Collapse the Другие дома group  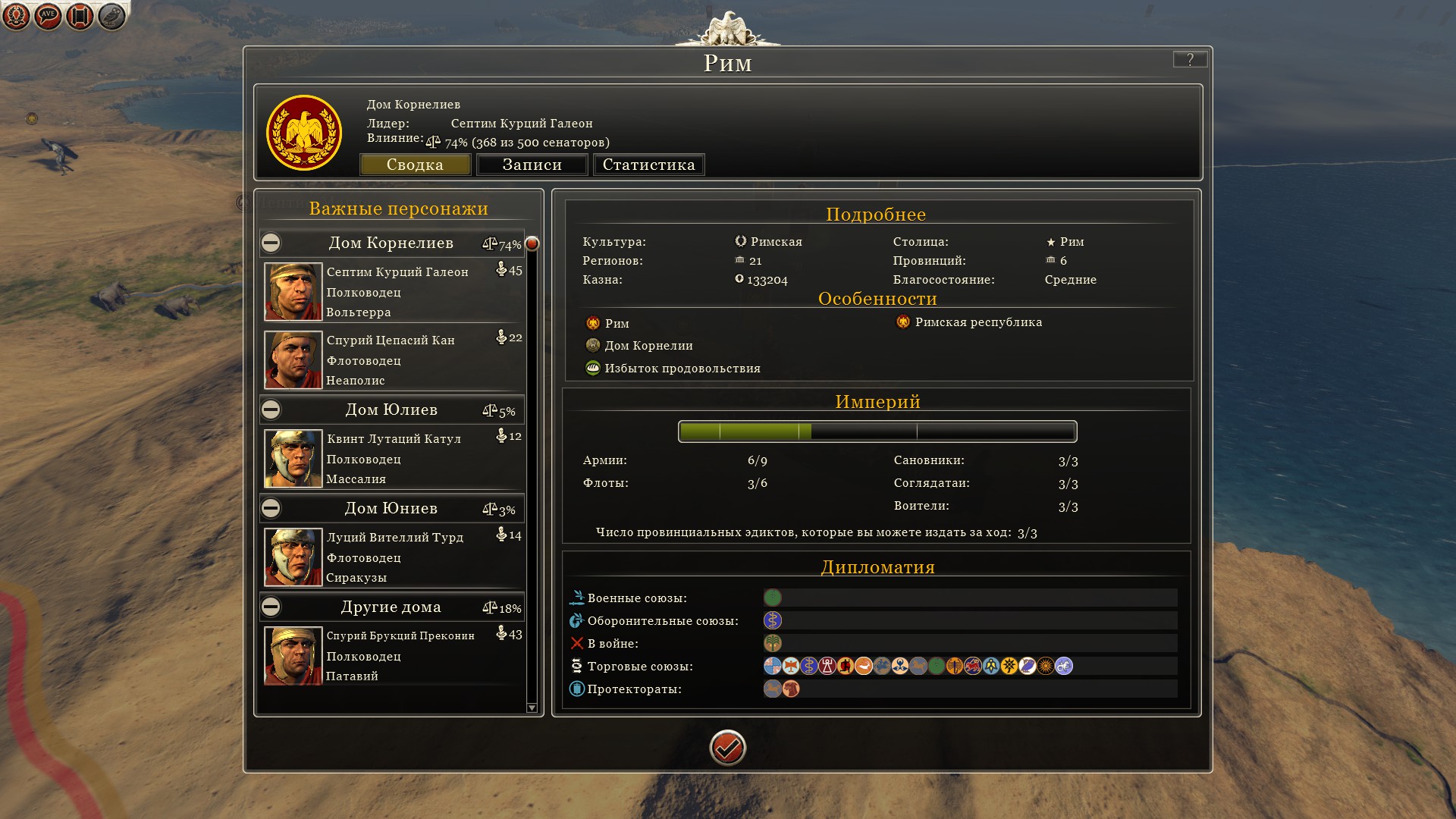coord(271,607)
